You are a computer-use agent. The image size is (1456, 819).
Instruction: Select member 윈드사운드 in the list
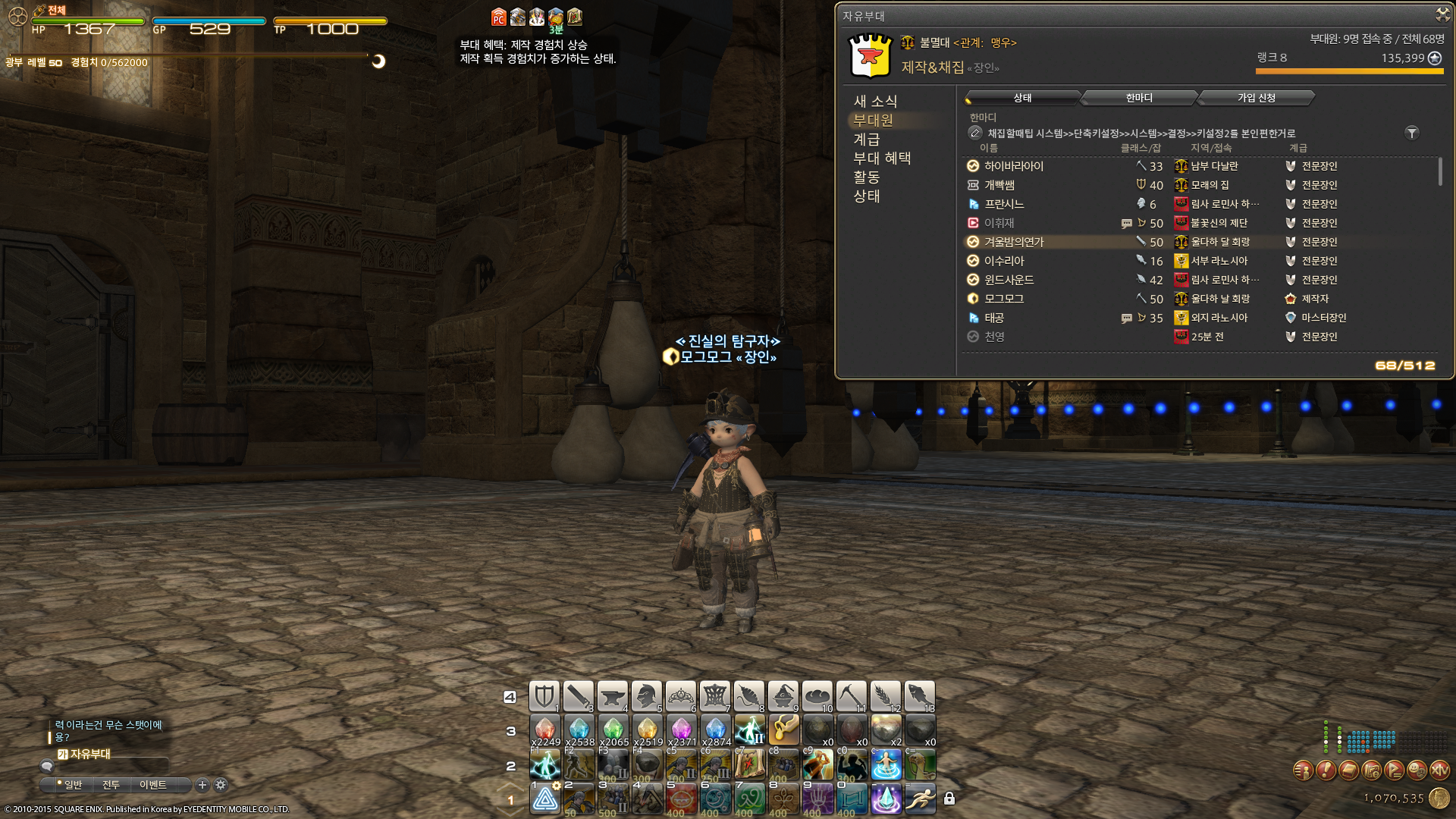click(1009, 280)
